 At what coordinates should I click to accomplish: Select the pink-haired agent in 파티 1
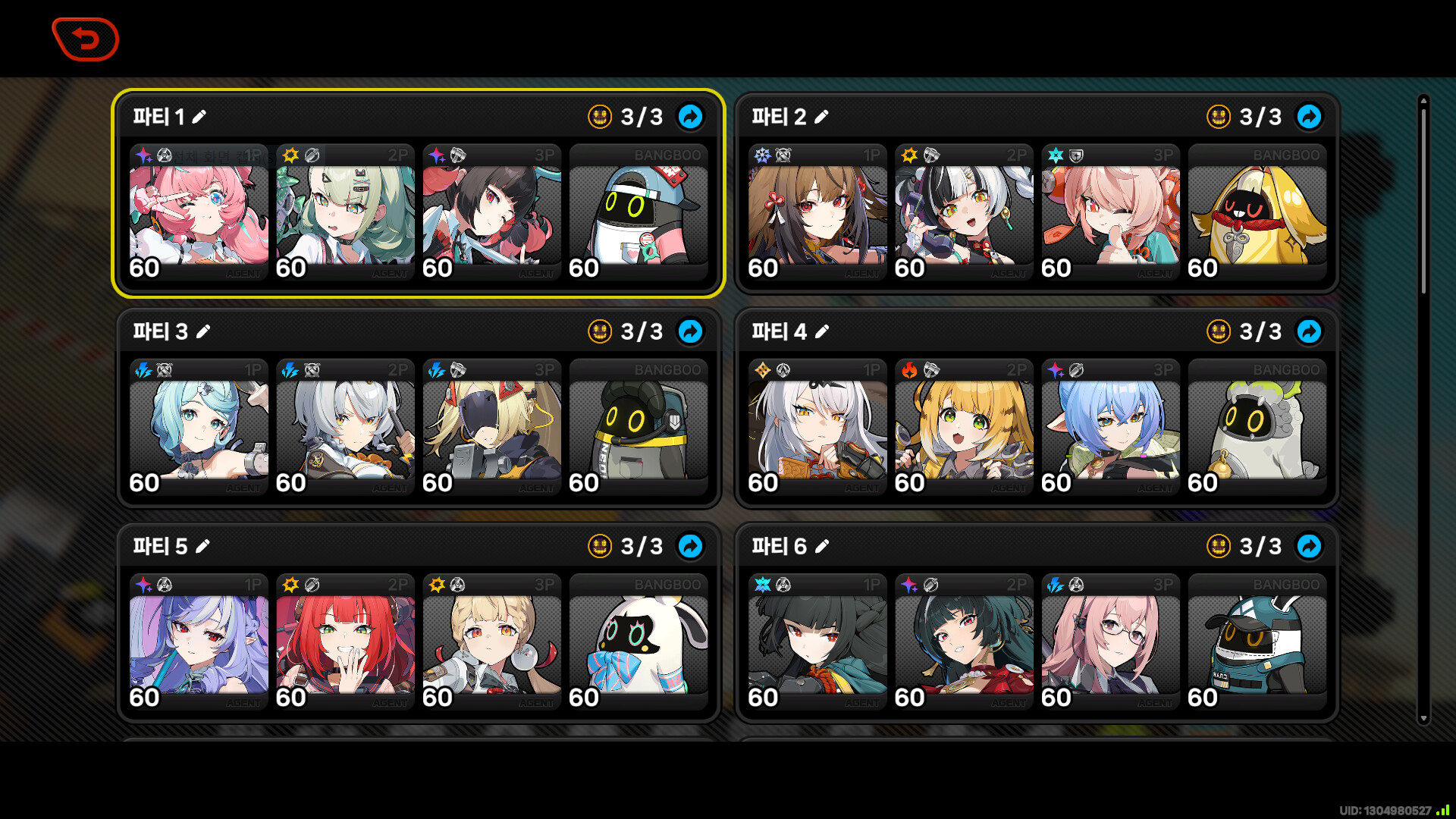199,214
